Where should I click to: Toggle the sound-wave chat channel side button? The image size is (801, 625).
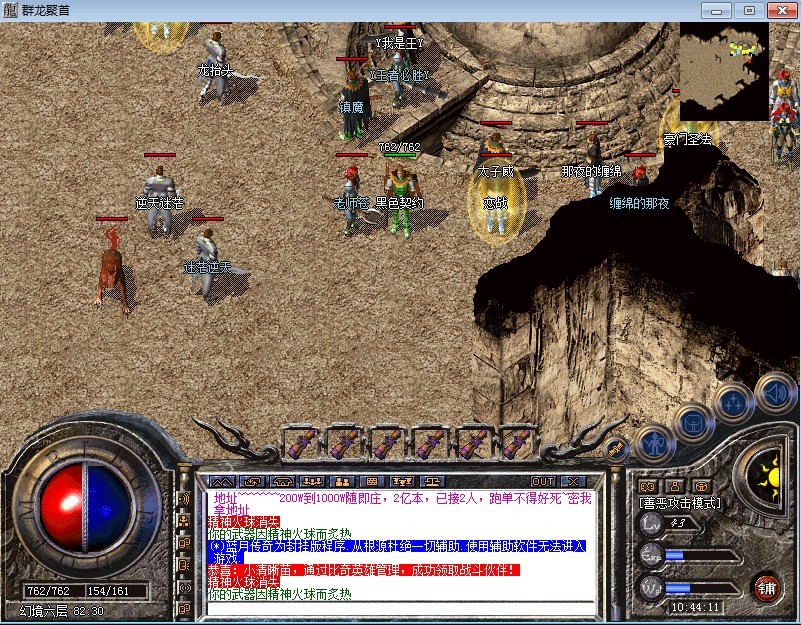click(x=184, y=498)
